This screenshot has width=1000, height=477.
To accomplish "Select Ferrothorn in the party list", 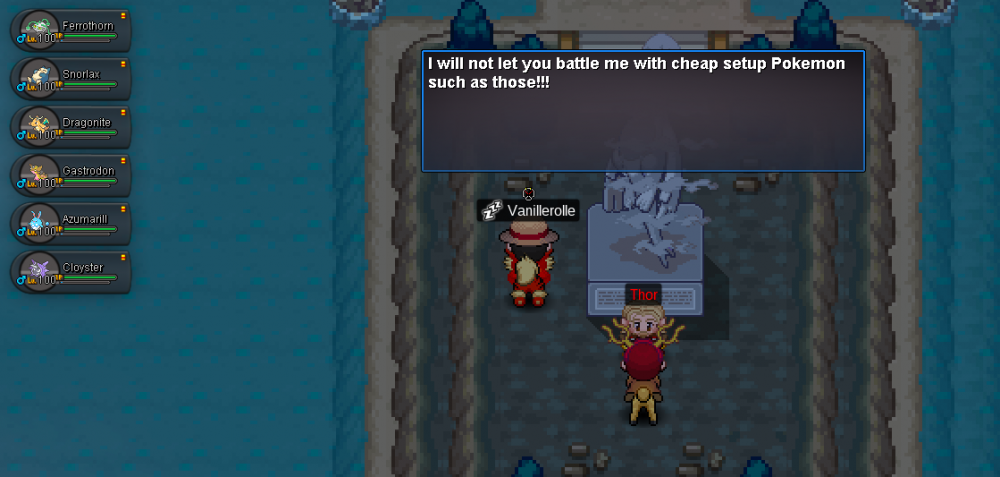I will click(71, 30).
